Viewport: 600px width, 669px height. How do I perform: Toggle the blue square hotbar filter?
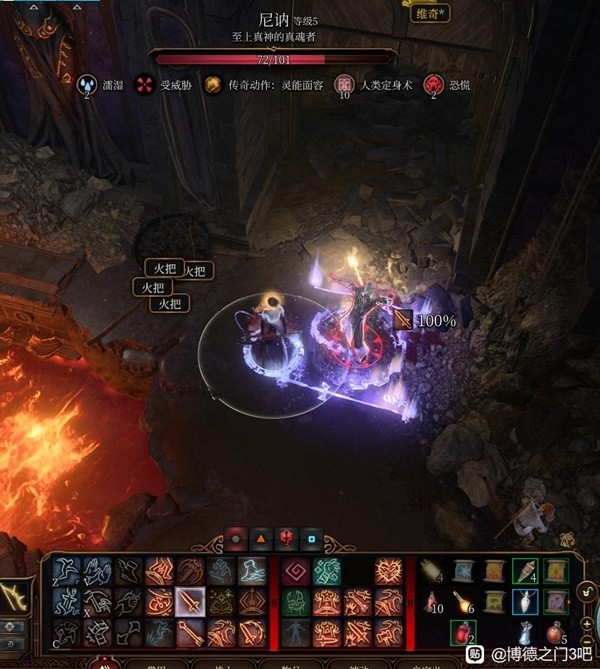(x=311, y=539)
